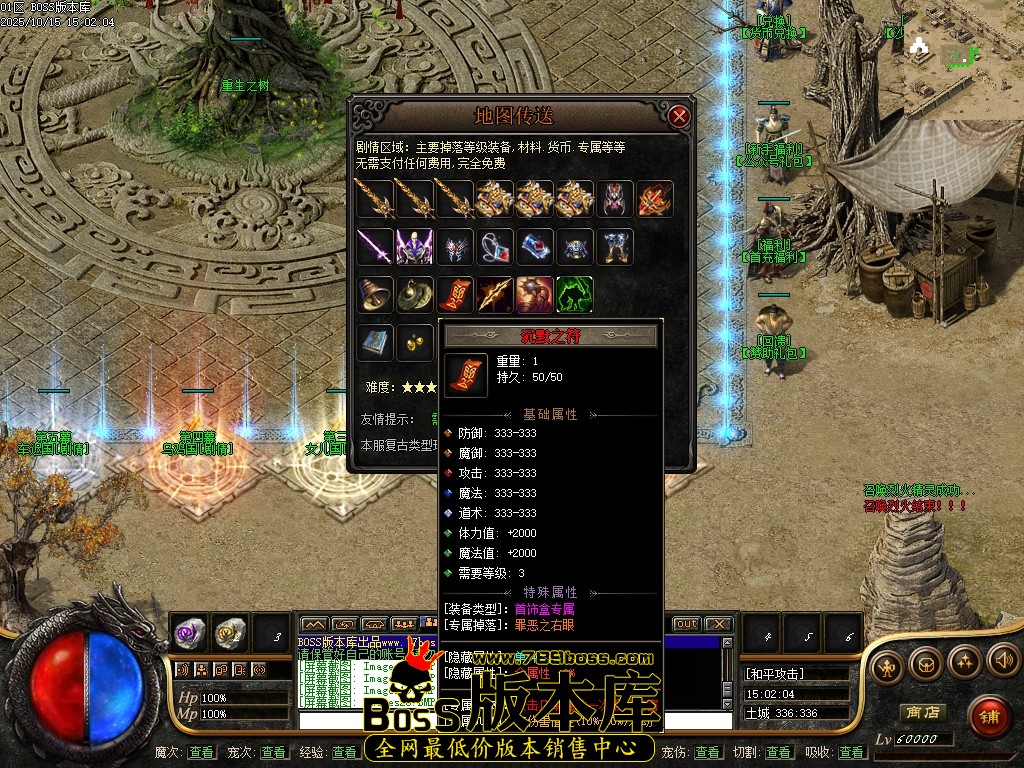Choose the red gem bracelet item
Viewport: 1024px width, 768px height.
pyautogui.click(x=535, y=246)
